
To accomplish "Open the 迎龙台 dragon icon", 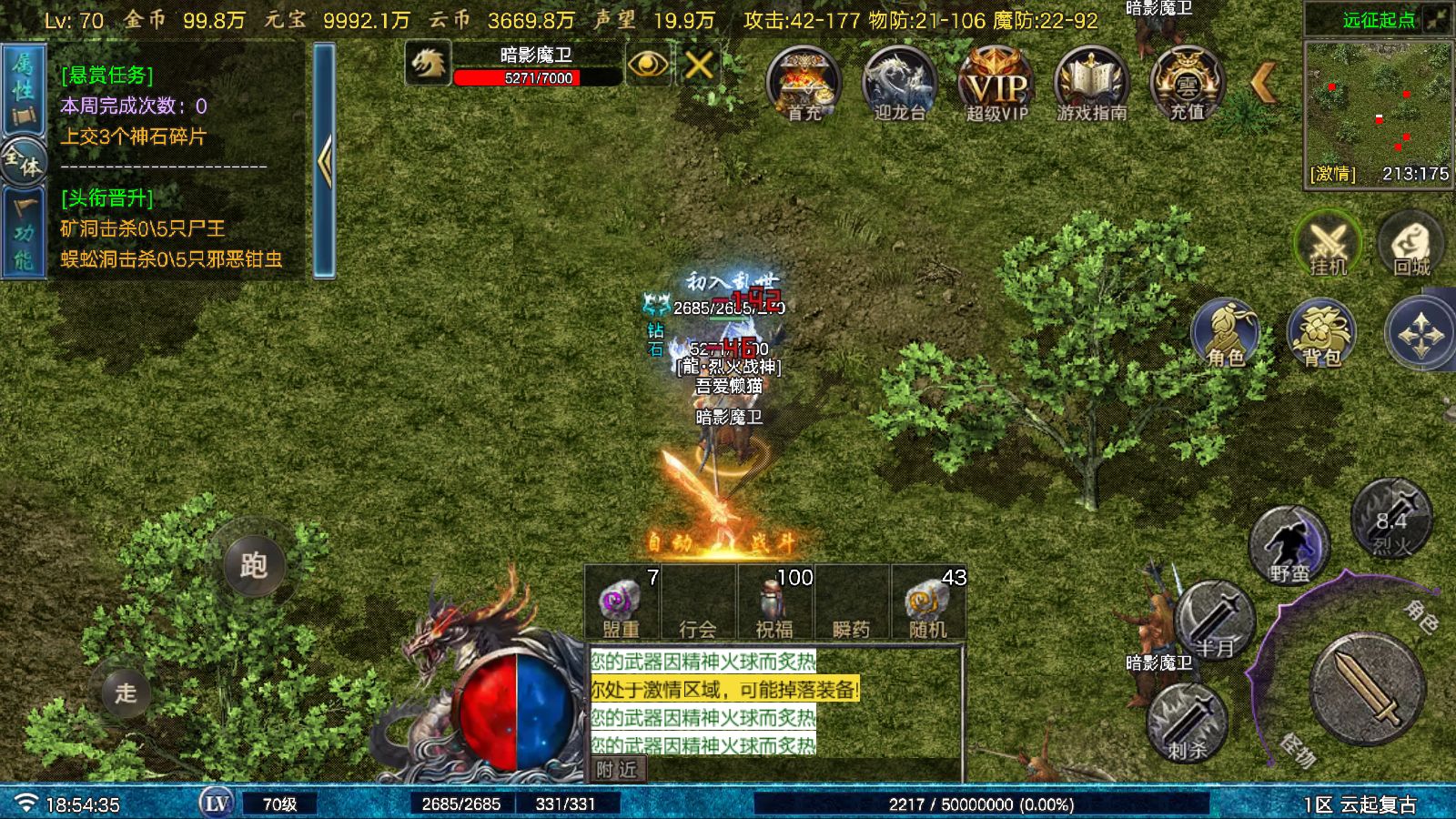I will [x=899, y=83].
